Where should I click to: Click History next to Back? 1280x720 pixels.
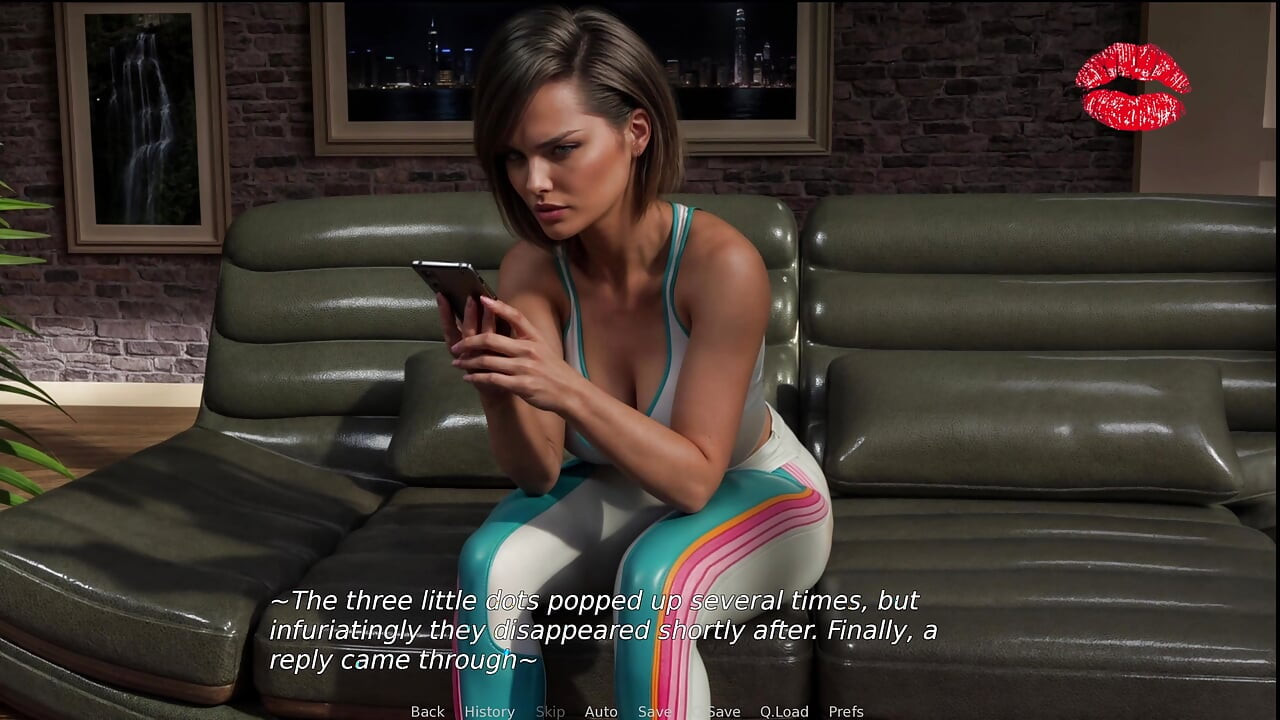[489, 711]
